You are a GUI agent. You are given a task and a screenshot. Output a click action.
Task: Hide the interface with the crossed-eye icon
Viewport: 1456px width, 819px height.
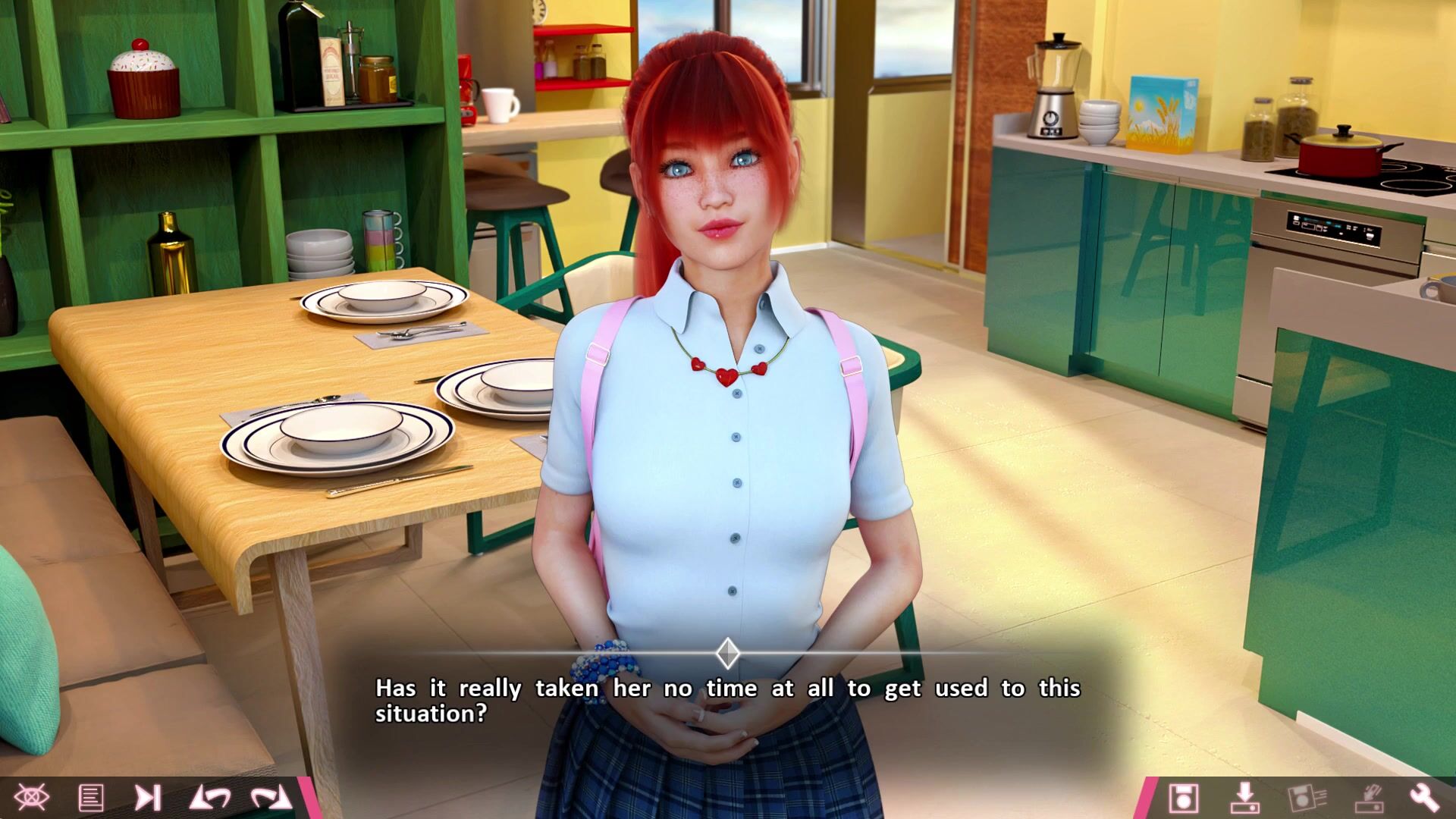click(x=32, y=798)
